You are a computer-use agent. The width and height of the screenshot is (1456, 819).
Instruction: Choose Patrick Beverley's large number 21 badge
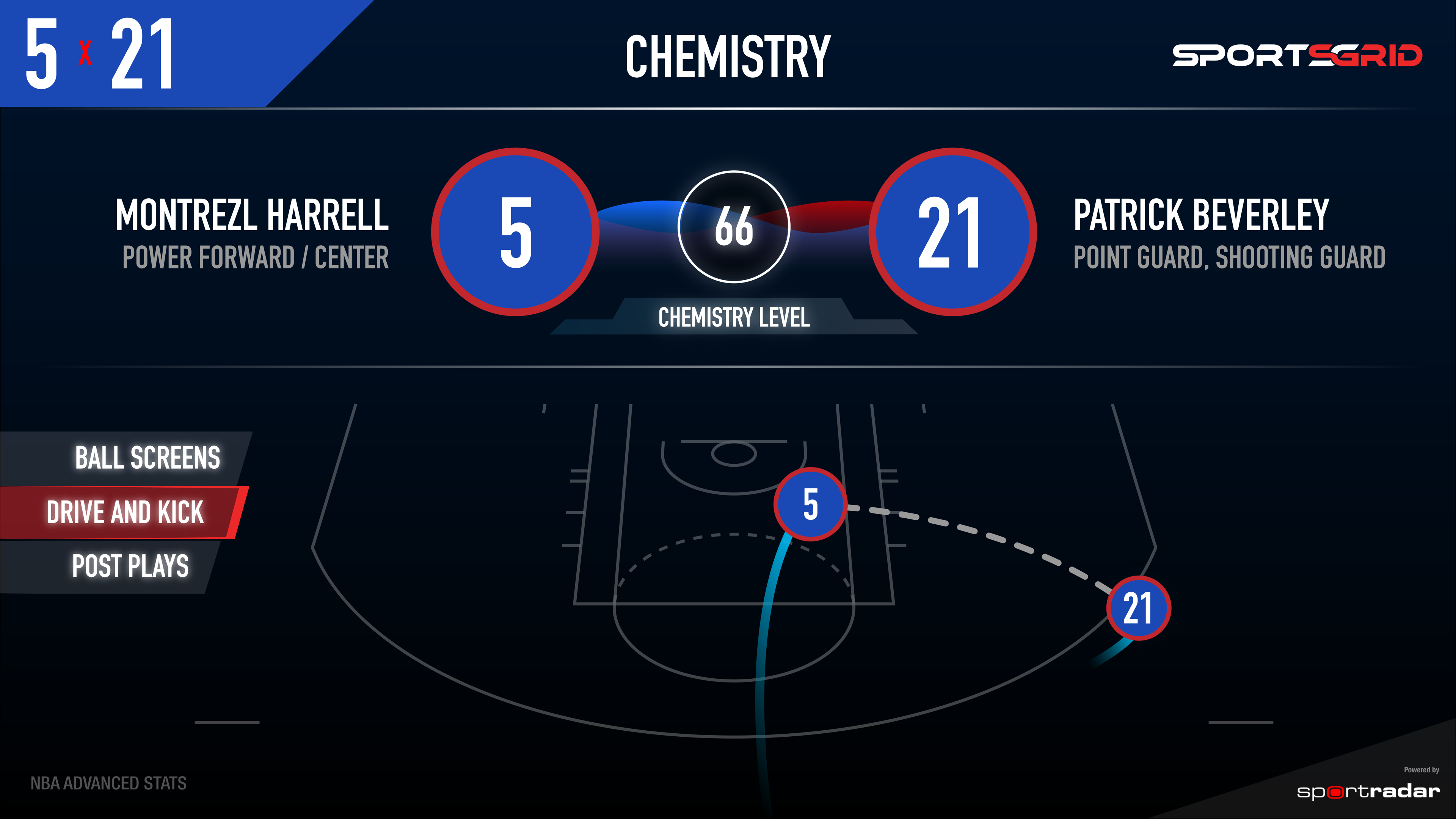[x=952, y=232]
